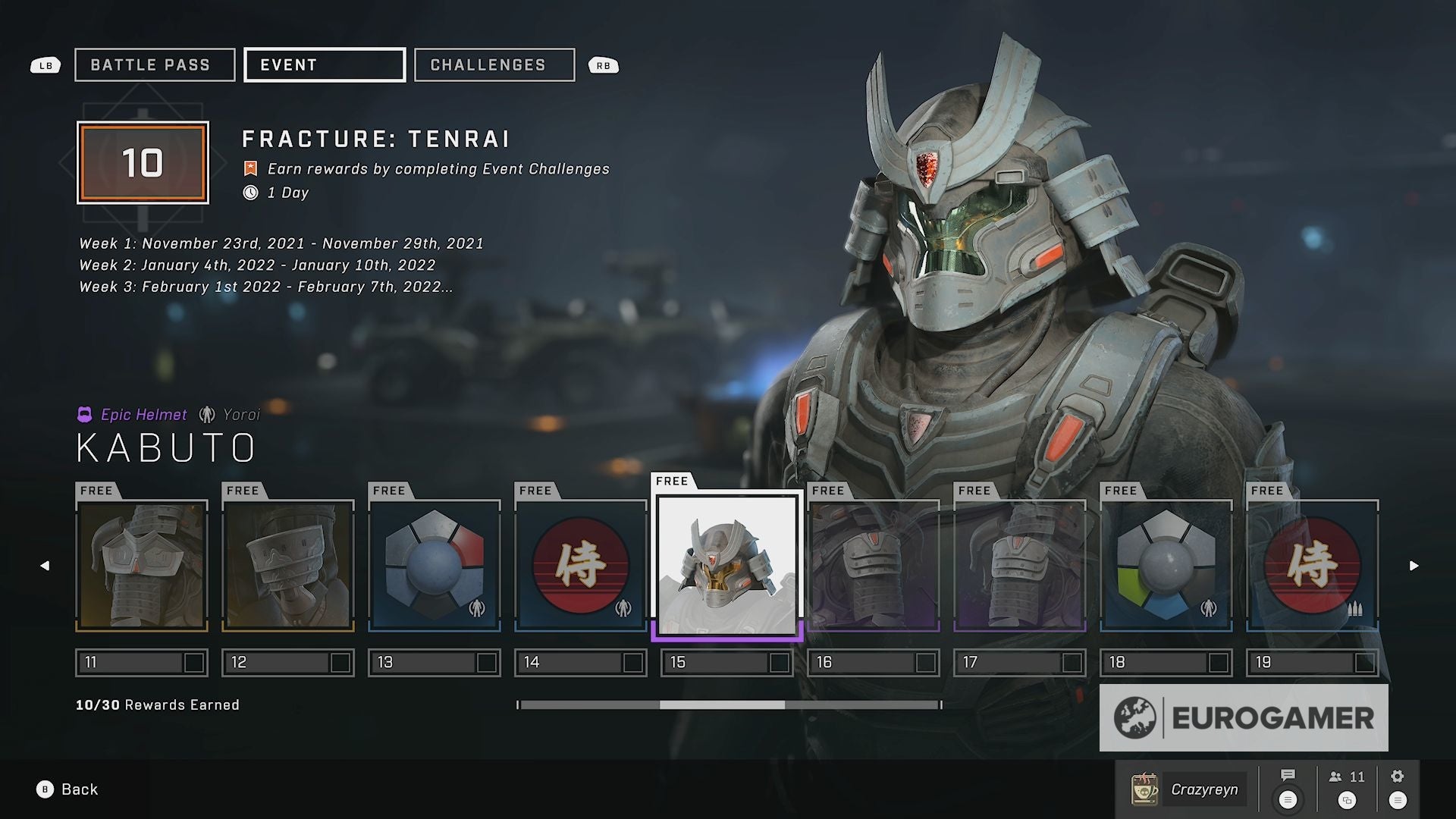Show next rewards with the right arrow
The image size is (1456, 819).
1414,566
